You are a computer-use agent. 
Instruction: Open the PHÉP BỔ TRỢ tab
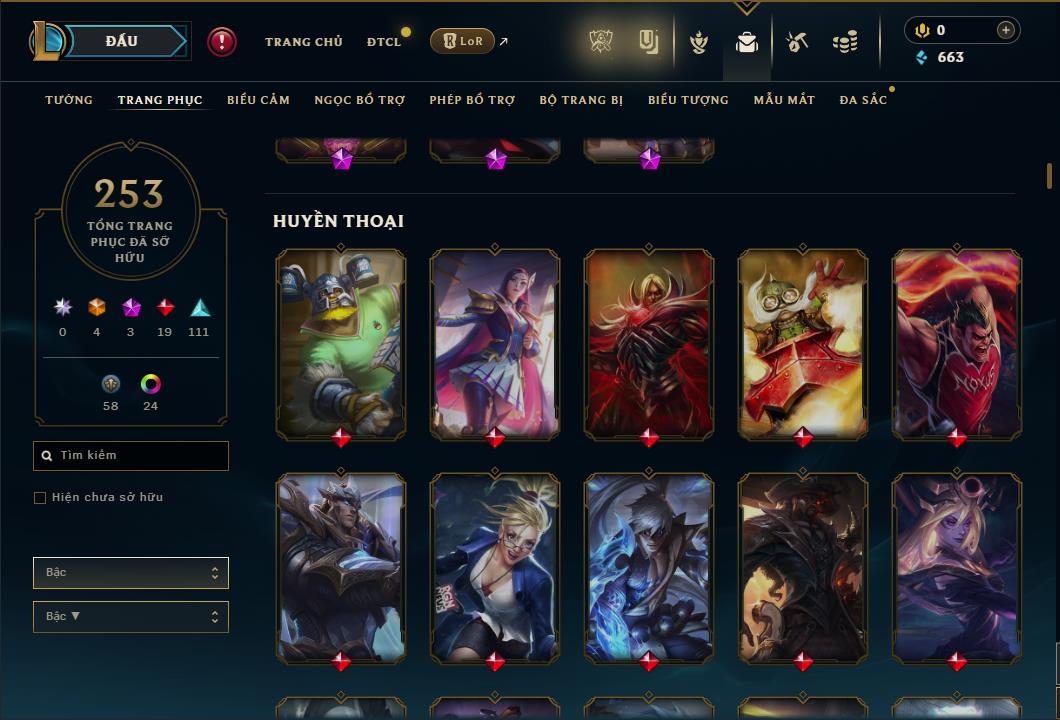click(x=472, y=100)
